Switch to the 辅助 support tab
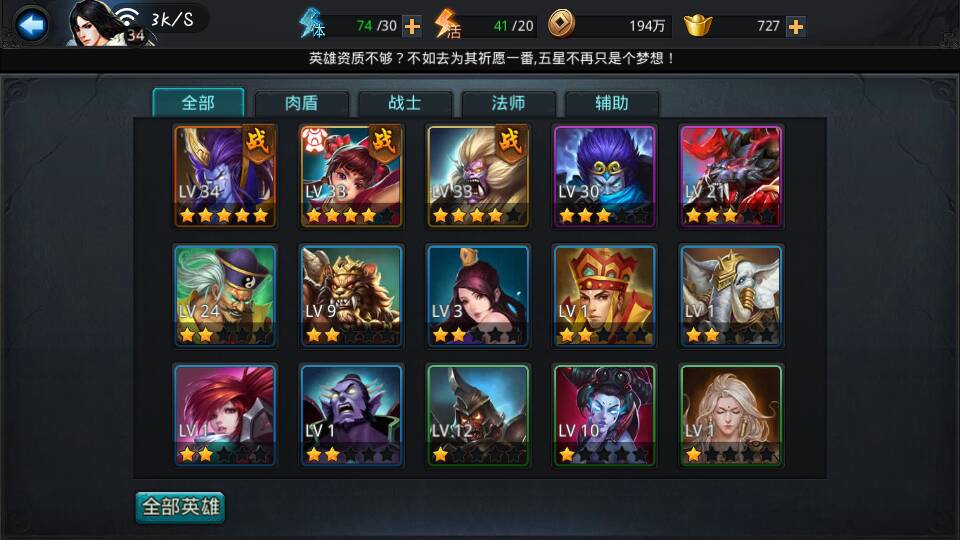The height and width of the screenshot is (540, 960). pyautogui.click(x=612, y=103)
